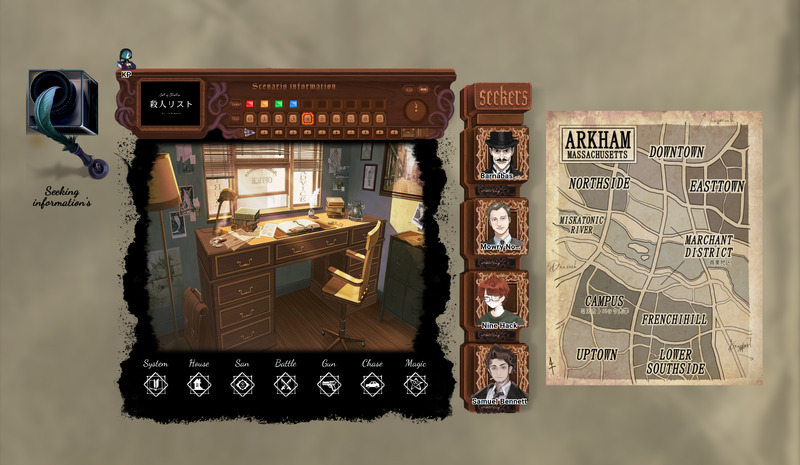The image size is (800, 465).
Task: Click the round dial on Scenario information
Action: [x=416, y=110]
